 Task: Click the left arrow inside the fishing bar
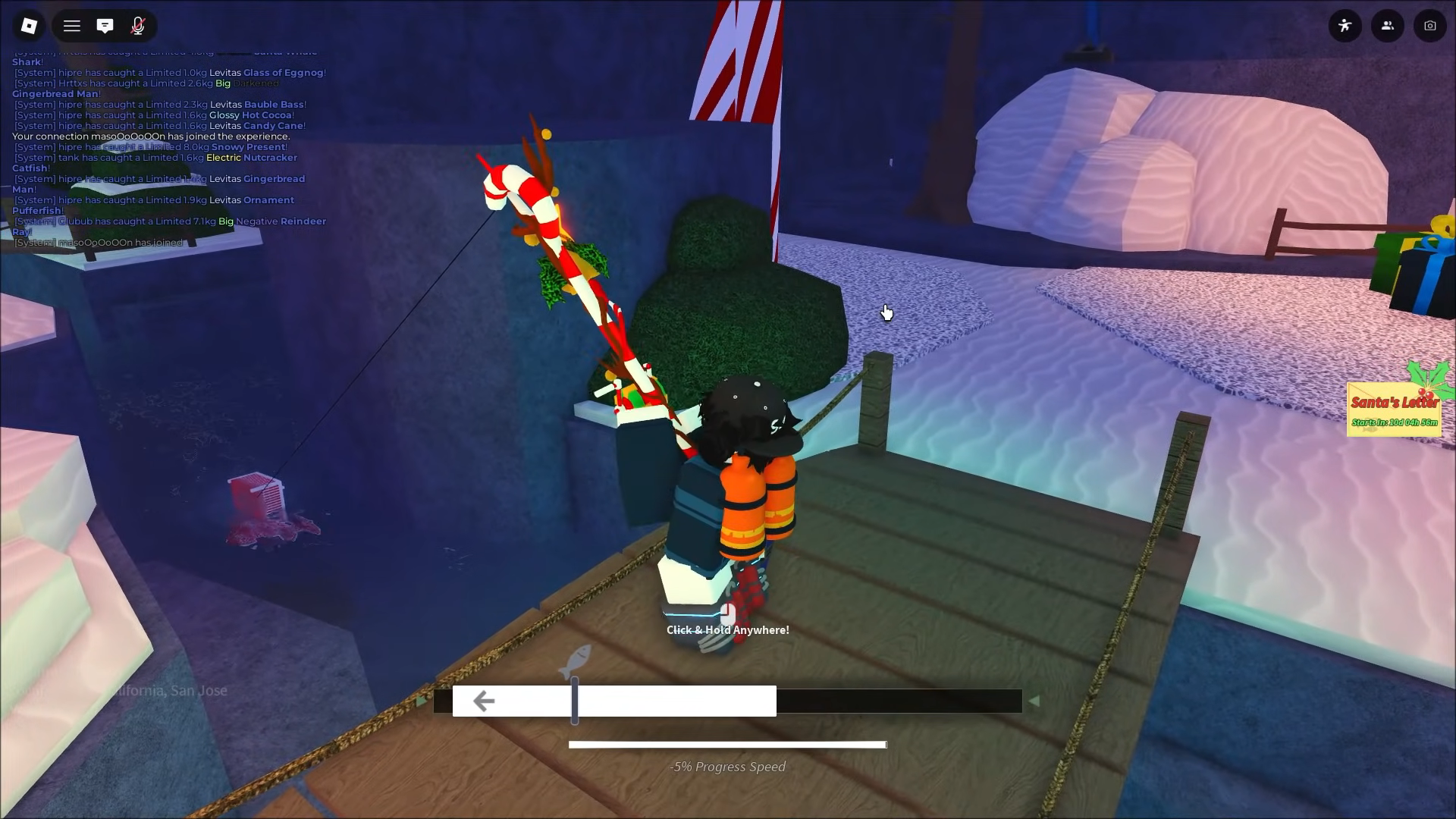483,701
